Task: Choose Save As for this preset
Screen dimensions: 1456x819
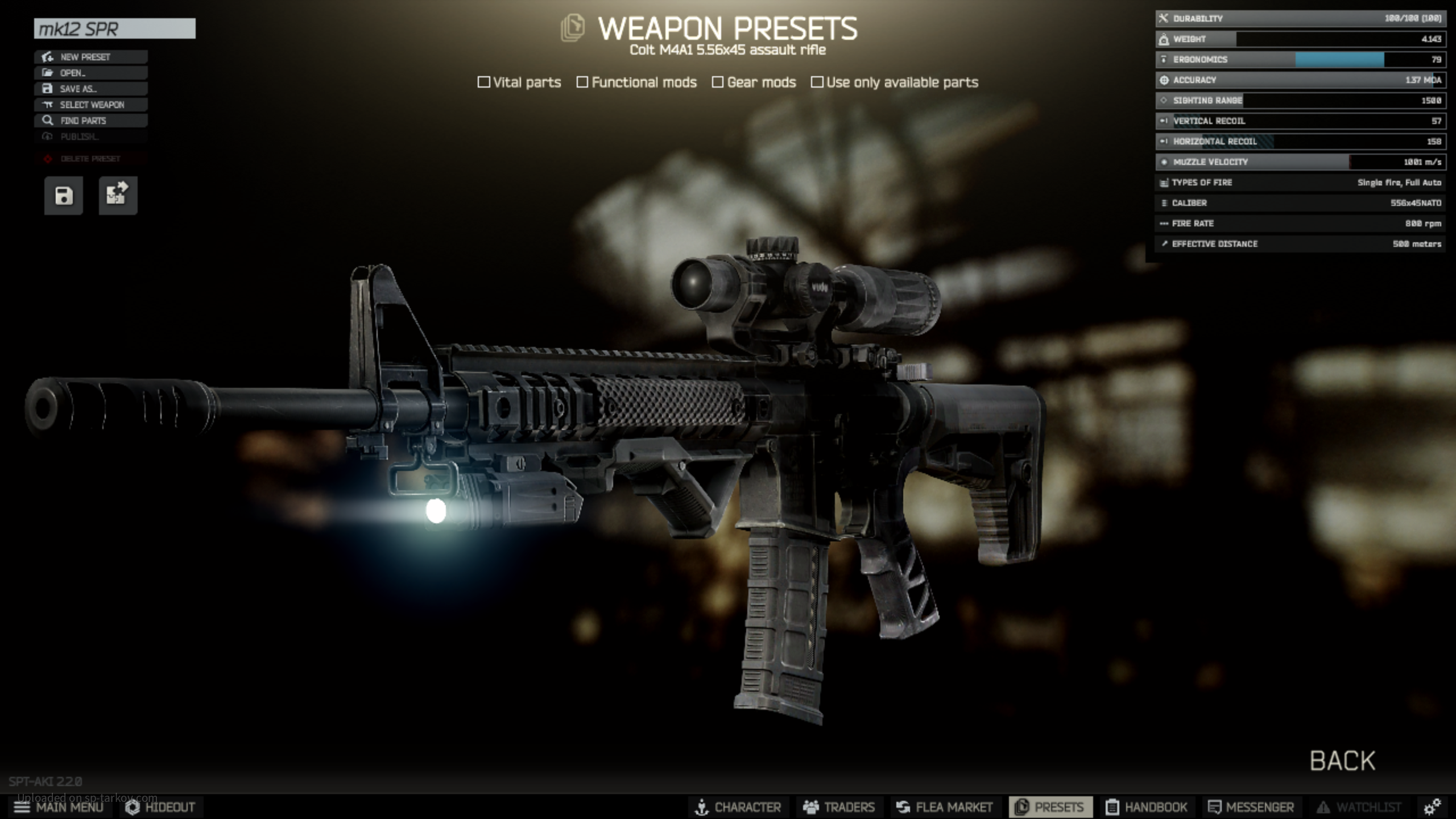Action: pos(91,89)
